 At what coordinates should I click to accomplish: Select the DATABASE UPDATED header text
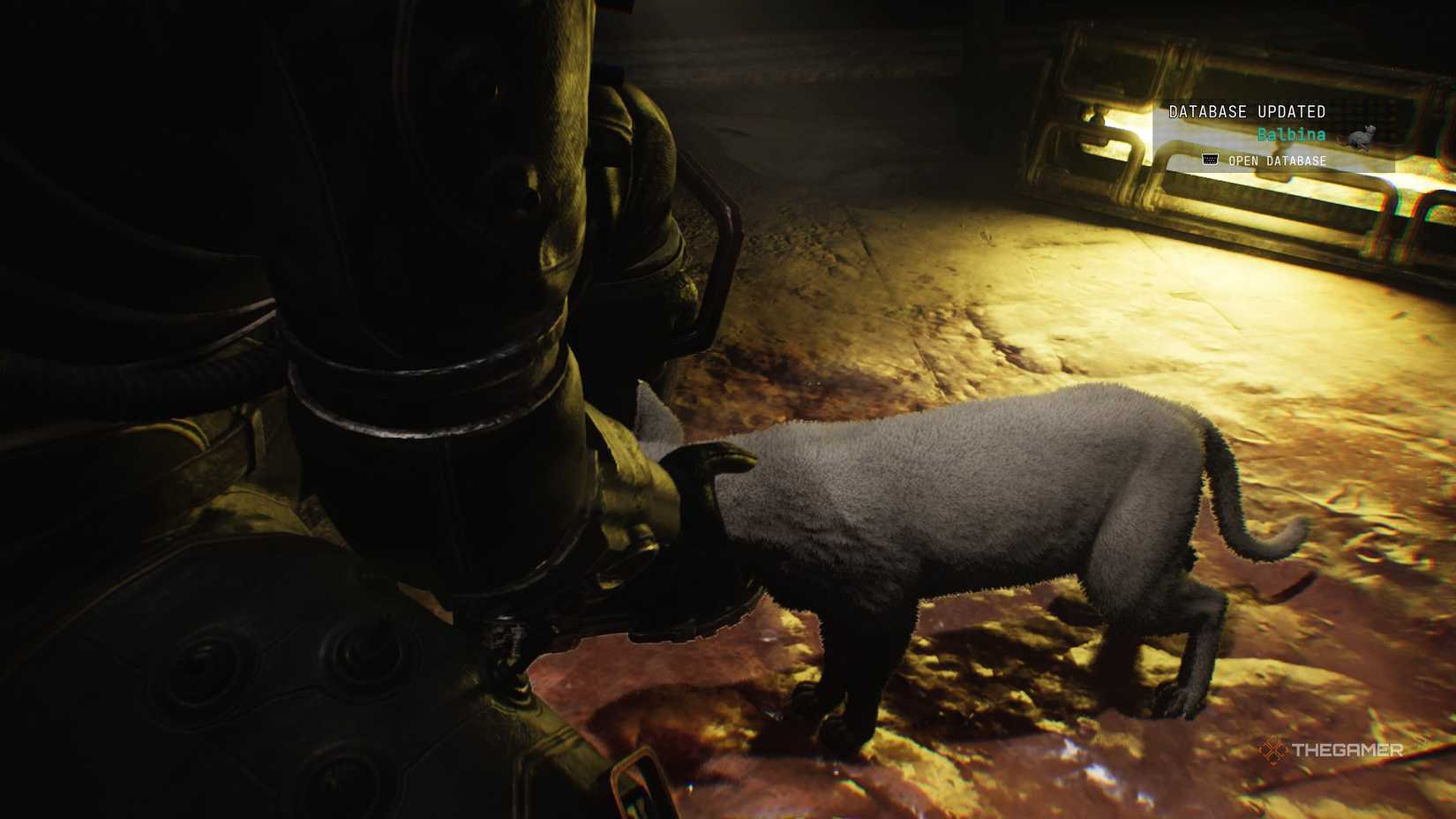(x=1247, y=111)
